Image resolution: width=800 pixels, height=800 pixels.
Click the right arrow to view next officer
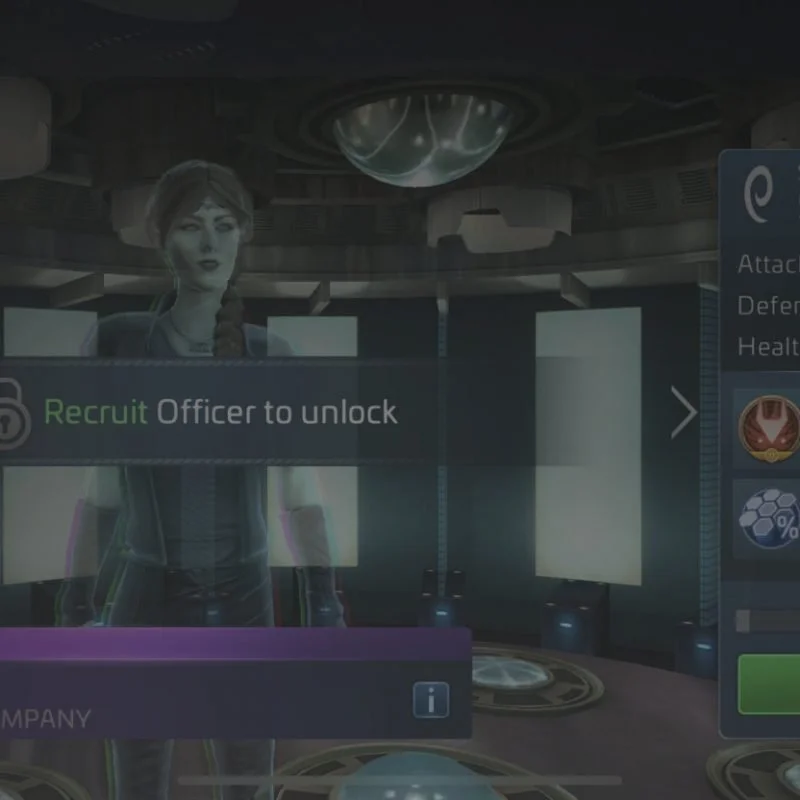684,413
